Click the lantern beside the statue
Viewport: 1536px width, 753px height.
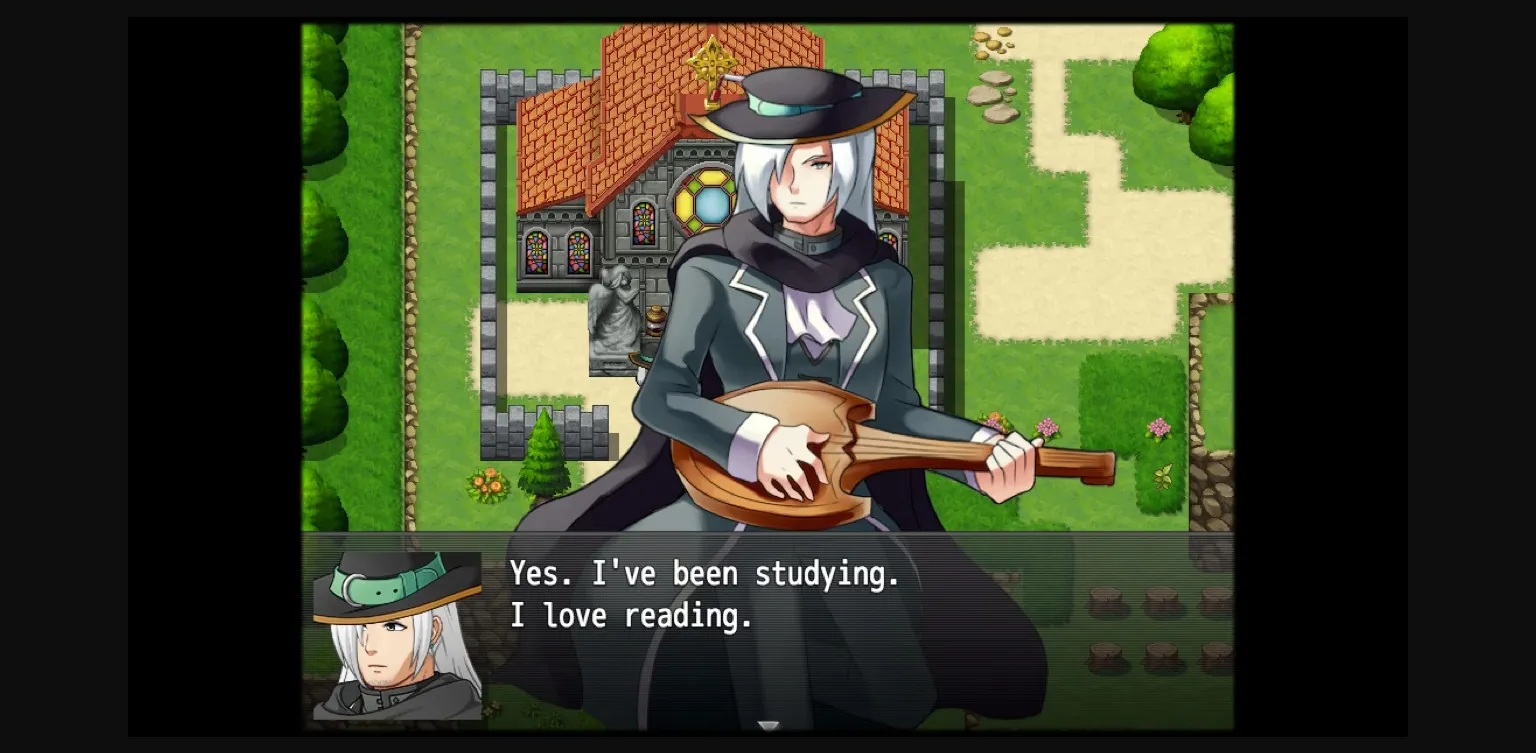pos(655,320)
